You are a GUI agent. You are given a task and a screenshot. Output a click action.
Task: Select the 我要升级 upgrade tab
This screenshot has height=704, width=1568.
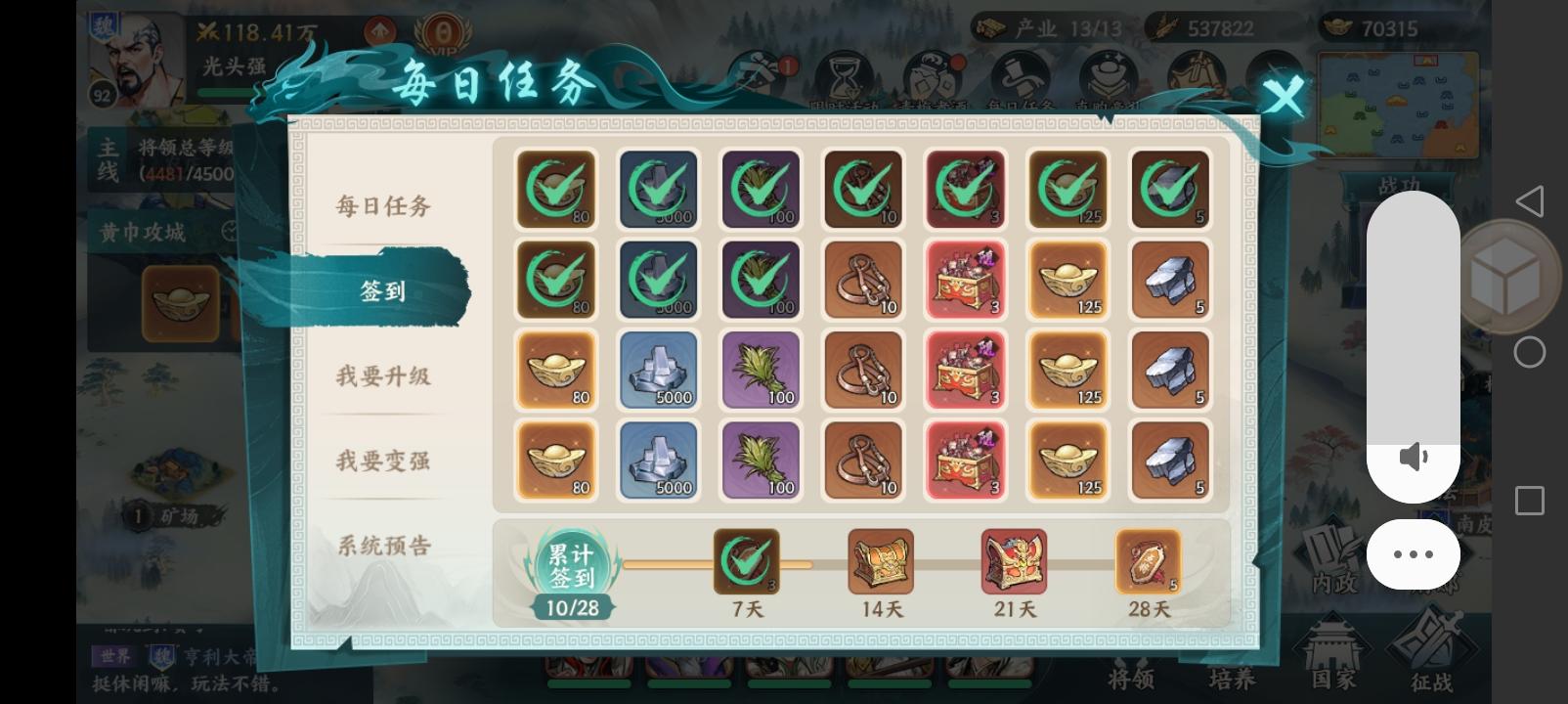(380, 375)
